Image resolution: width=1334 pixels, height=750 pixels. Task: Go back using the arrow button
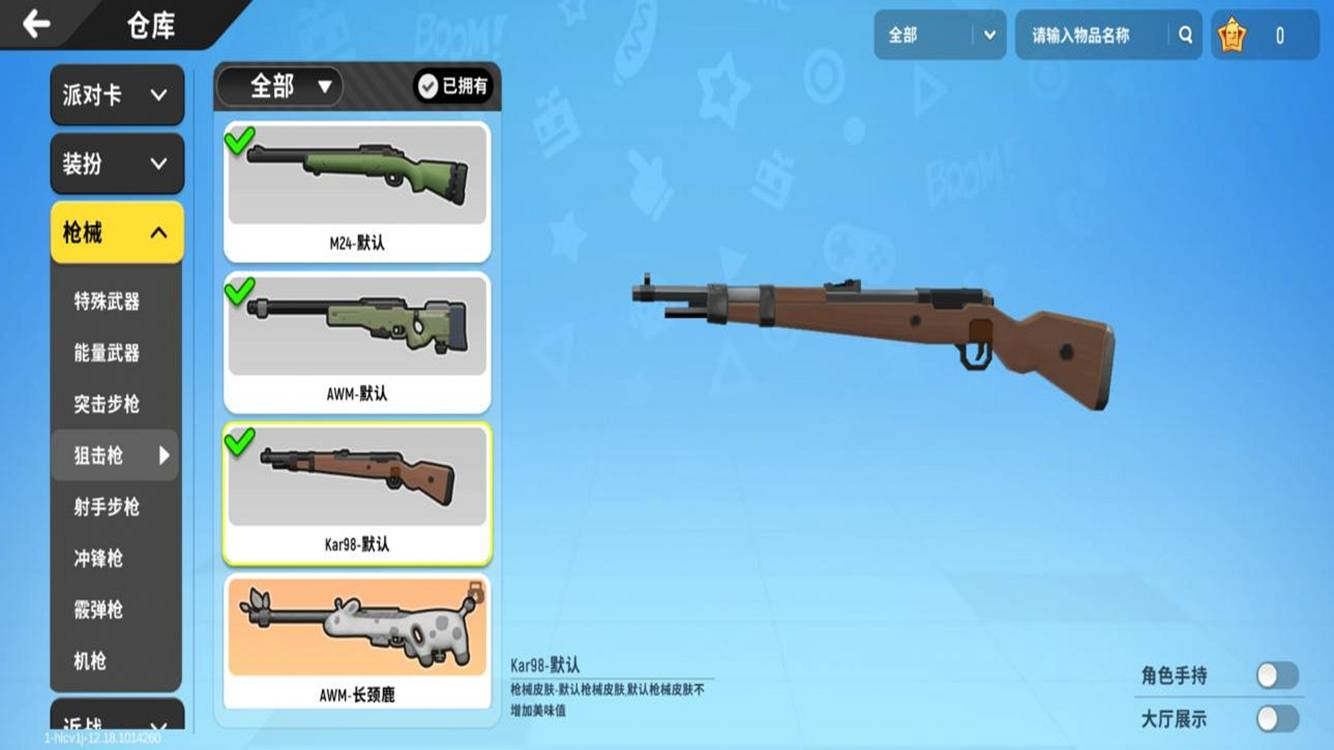(x=37, y=24)
